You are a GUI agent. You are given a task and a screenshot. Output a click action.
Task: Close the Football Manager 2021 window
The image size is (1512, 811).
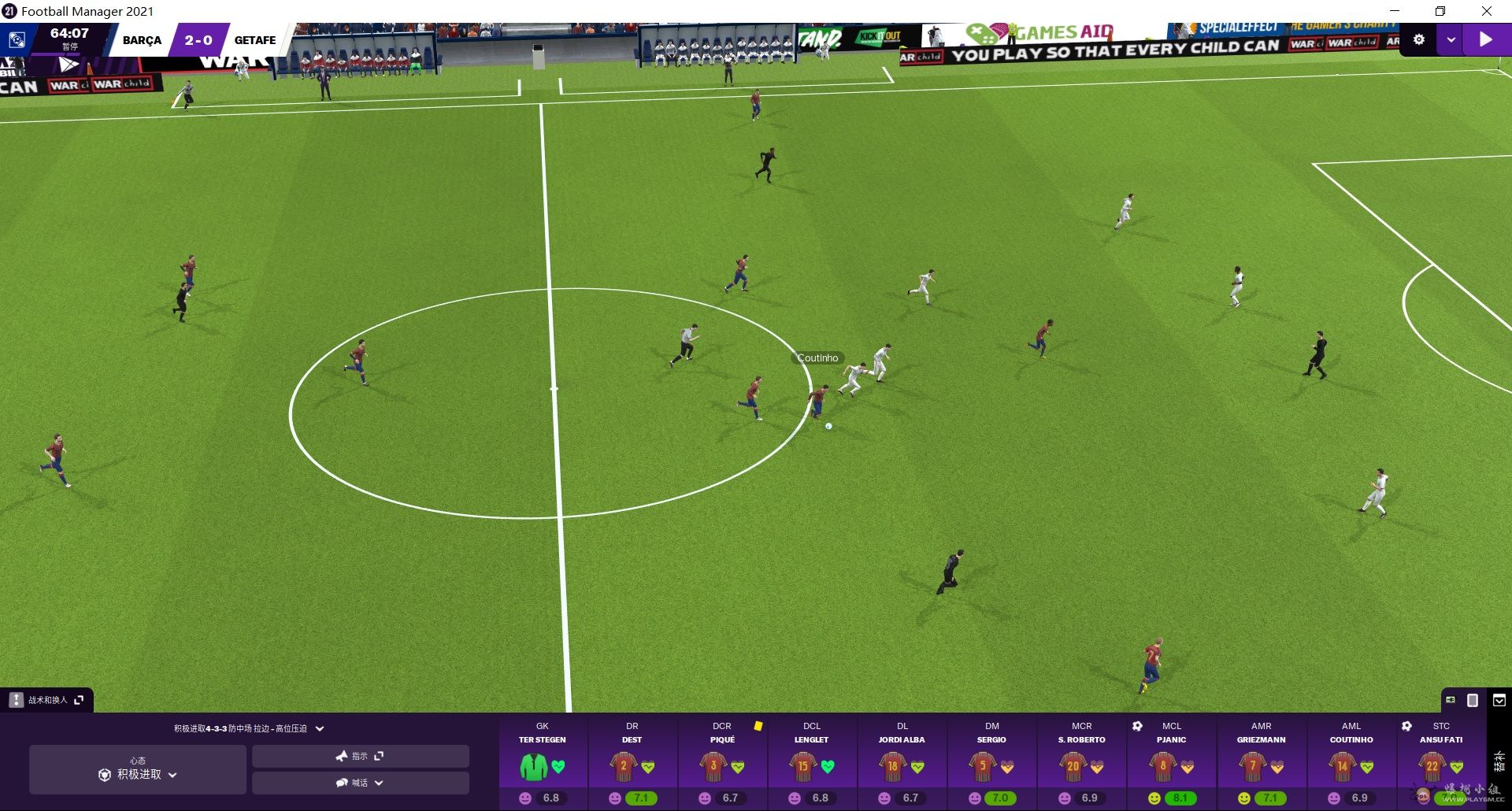[1486, 11]
